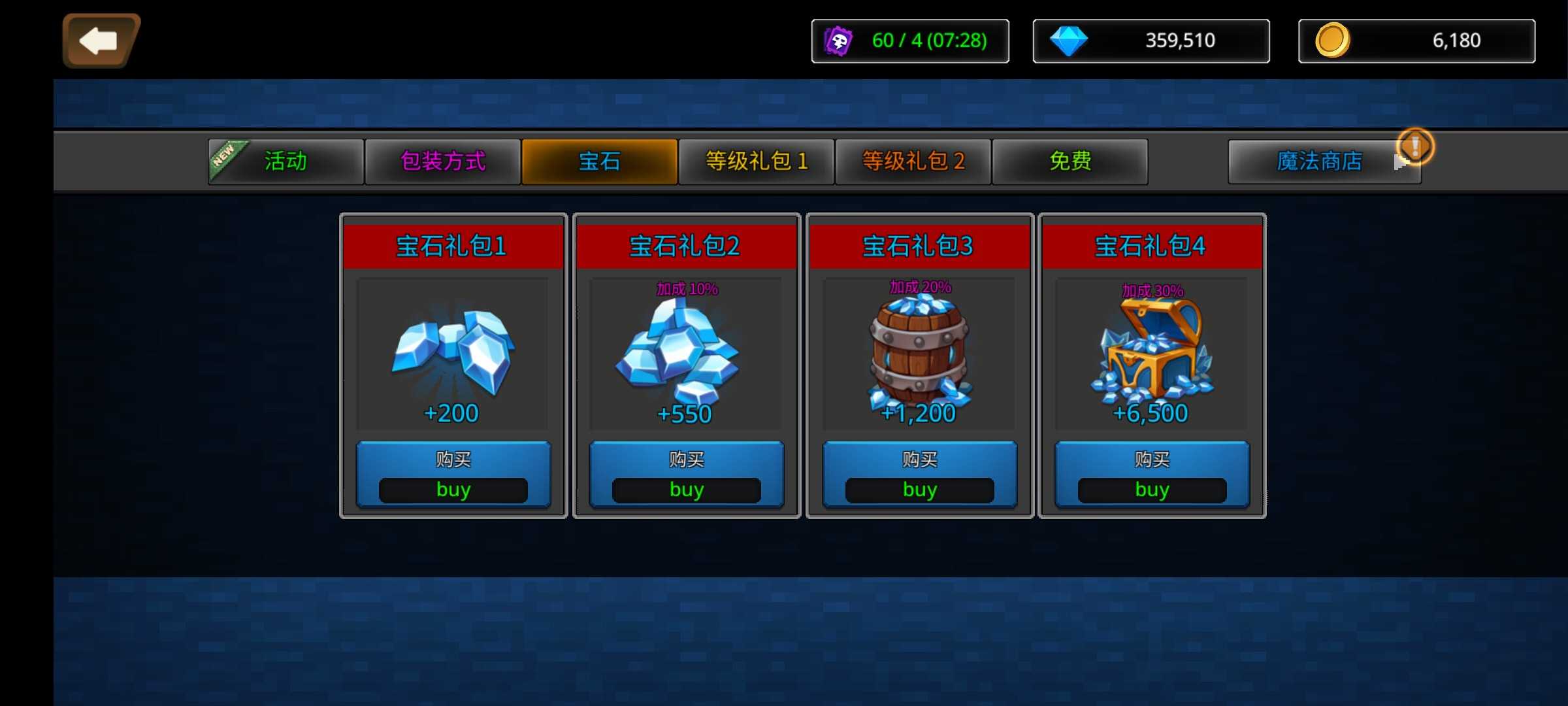1568x706 pixels.
Task: Select the gem treasure chest image
Action: [1152, 350]
